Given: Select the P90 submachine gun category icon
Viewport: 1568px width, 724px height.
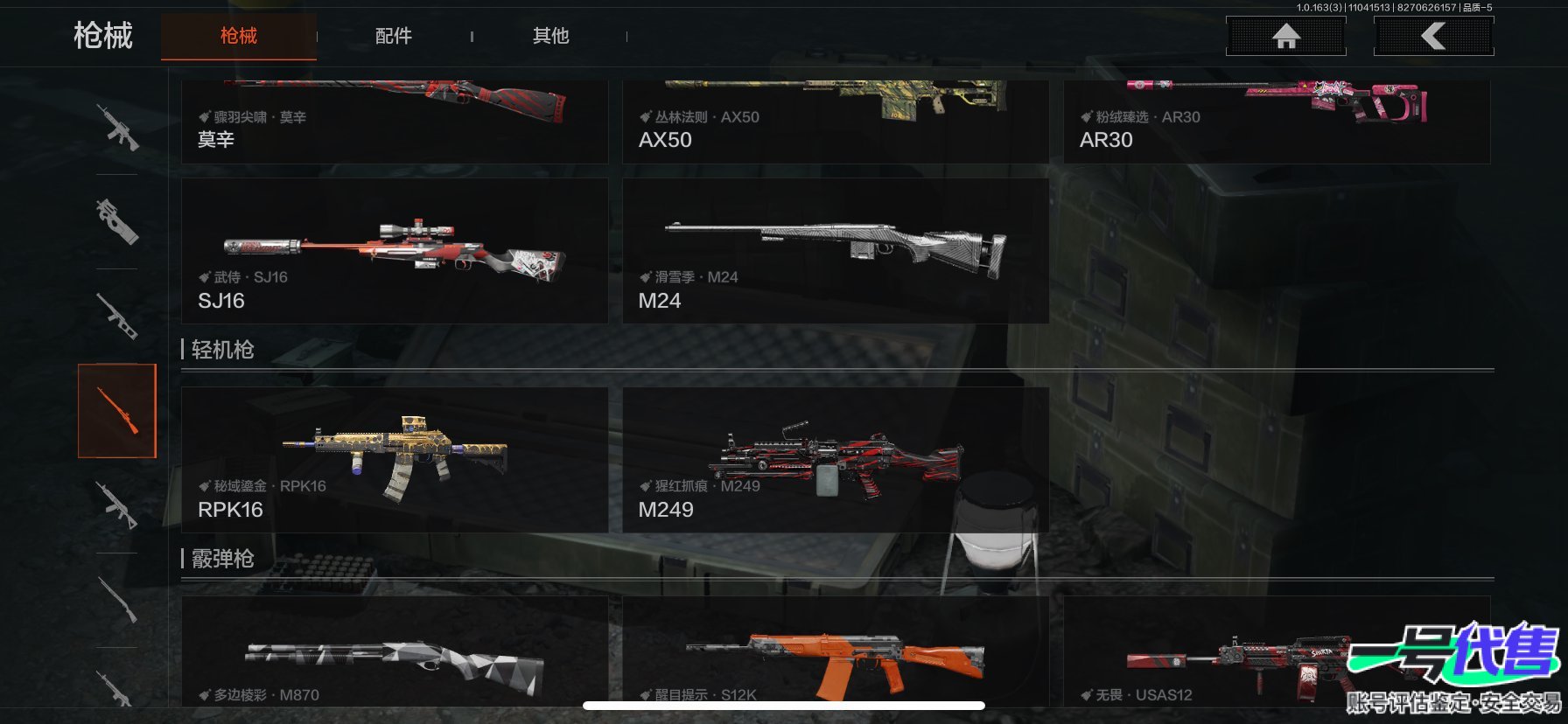Looking at the screenshot, I should (x=117, y=221).
